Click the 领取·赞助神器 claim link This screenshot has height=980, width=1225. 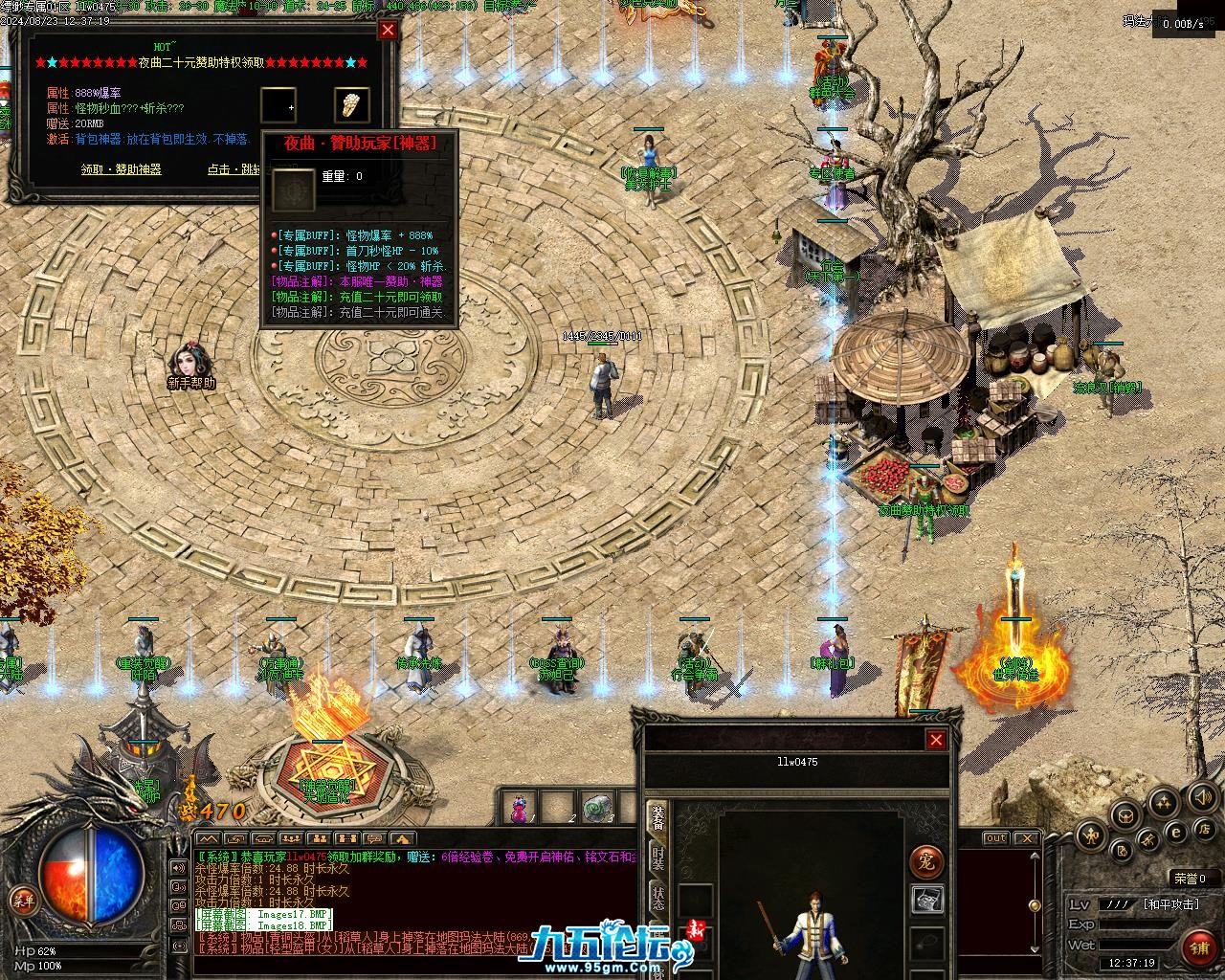point(121,169)
